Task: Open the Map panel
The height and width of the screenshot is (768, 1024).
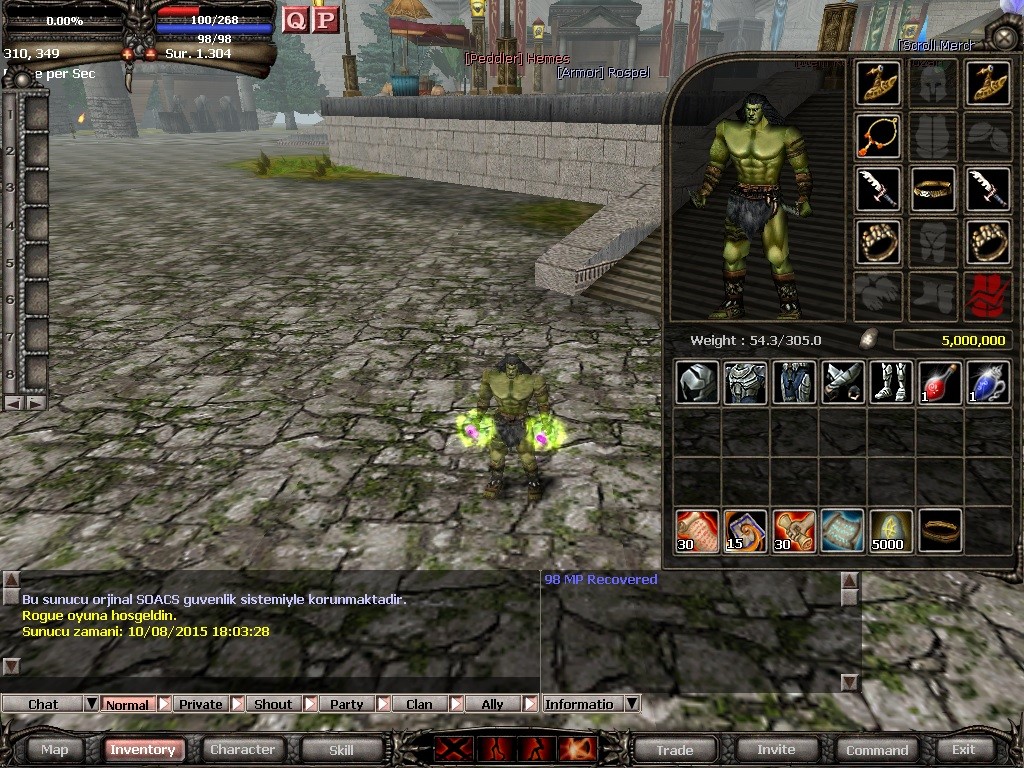Action: [55, 749]
